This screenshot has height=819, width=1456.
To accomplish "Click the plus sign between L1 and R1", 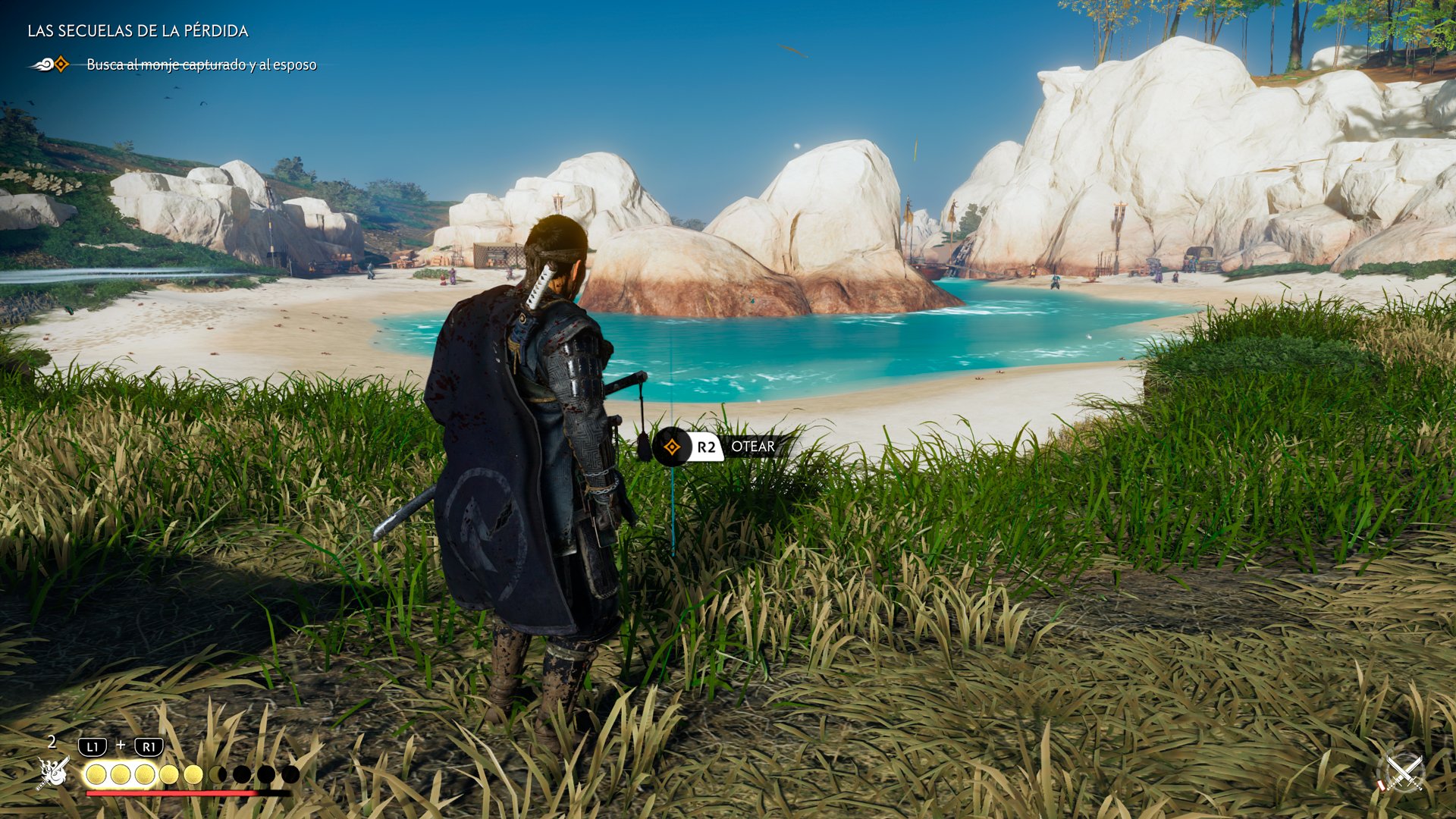I will [121, 745].
